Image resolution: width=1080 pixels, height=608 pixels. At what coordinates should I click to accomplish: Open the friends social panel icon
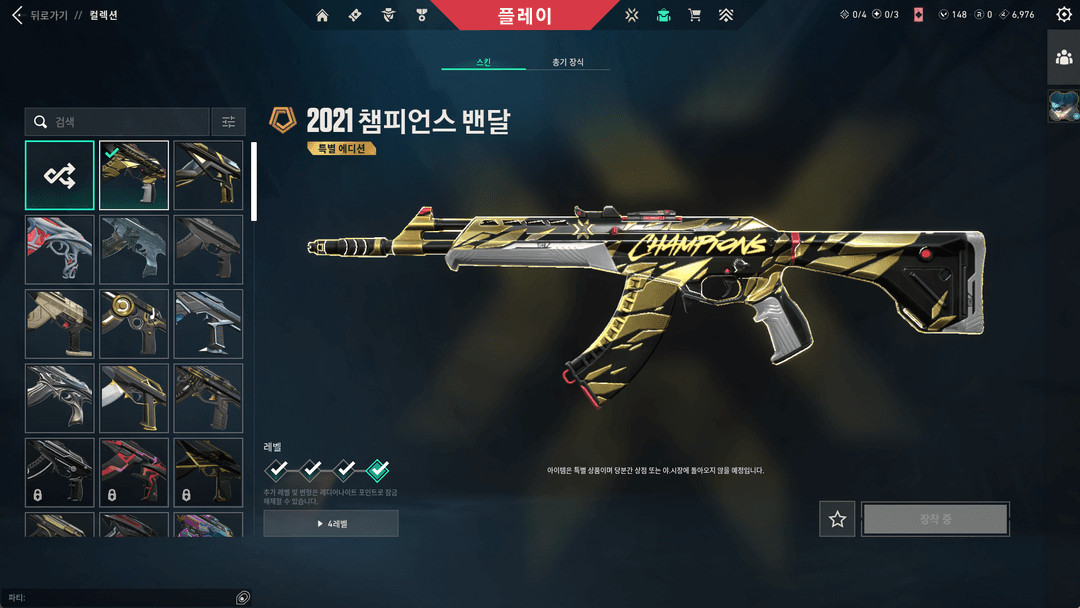(x=1064, y=57)
